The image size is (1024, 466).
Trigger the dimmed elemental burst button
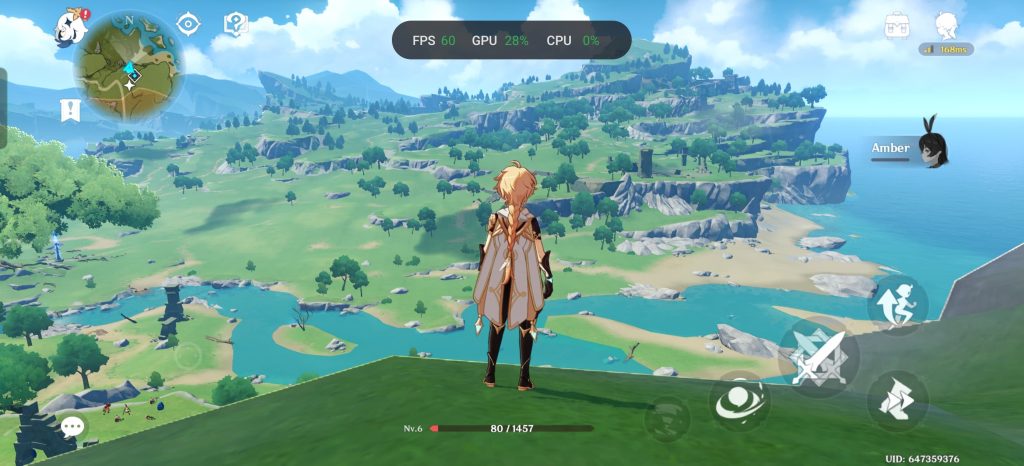[666, 417]
